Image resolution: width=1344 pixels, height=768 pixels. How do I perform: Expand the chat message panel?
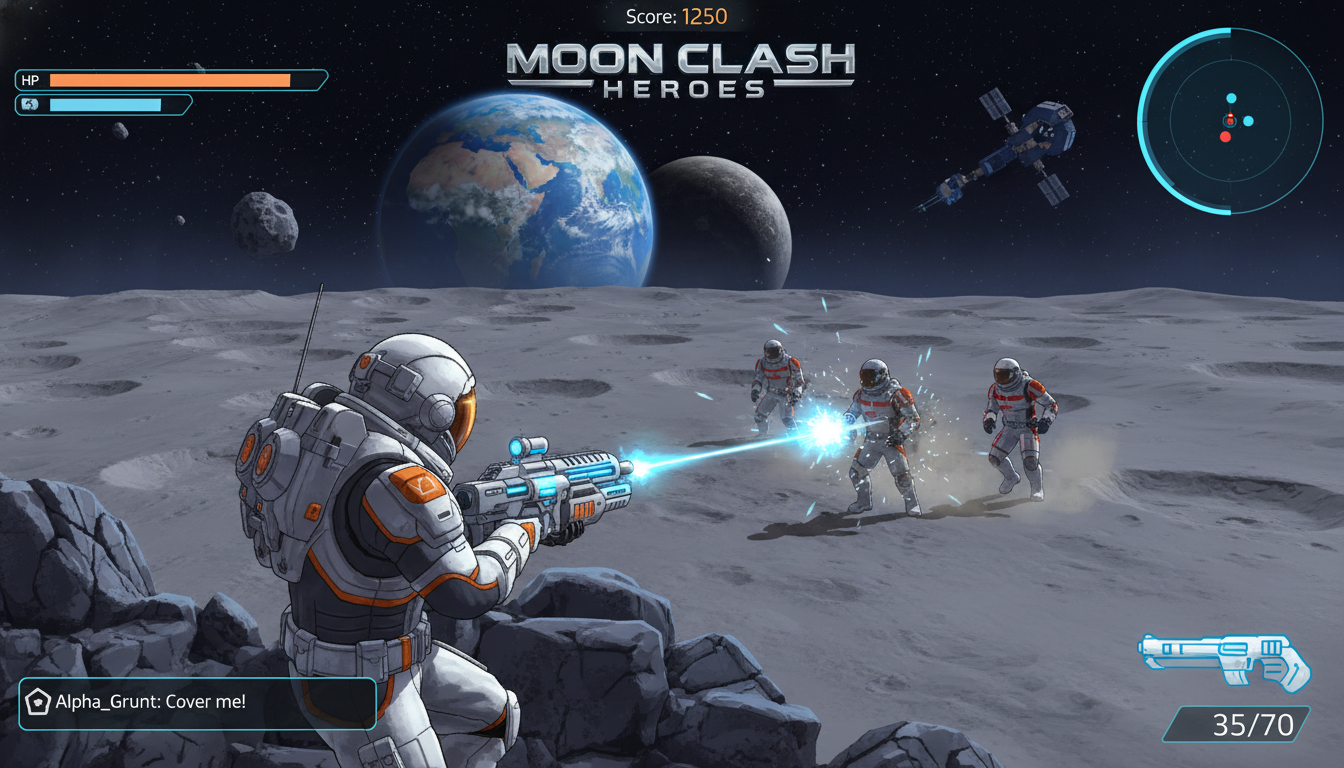tap(197, 702)
